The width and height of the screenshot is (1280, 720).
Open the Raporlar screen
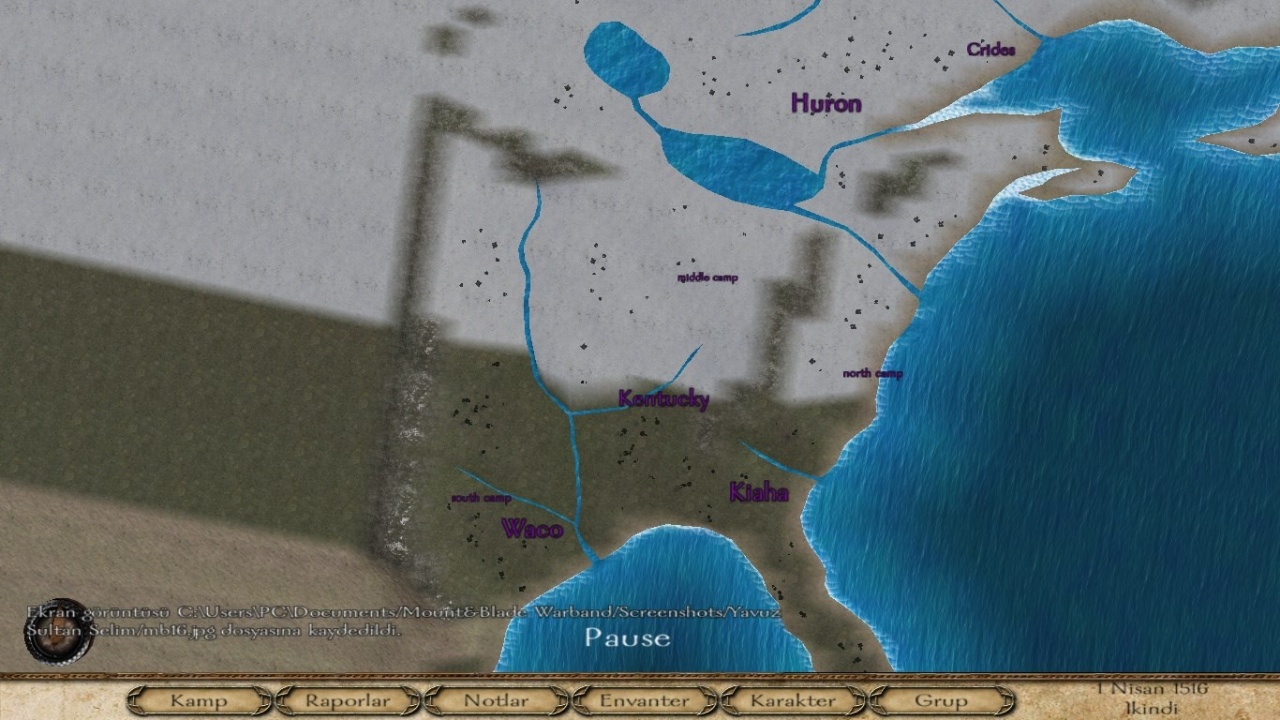(347, 700)
